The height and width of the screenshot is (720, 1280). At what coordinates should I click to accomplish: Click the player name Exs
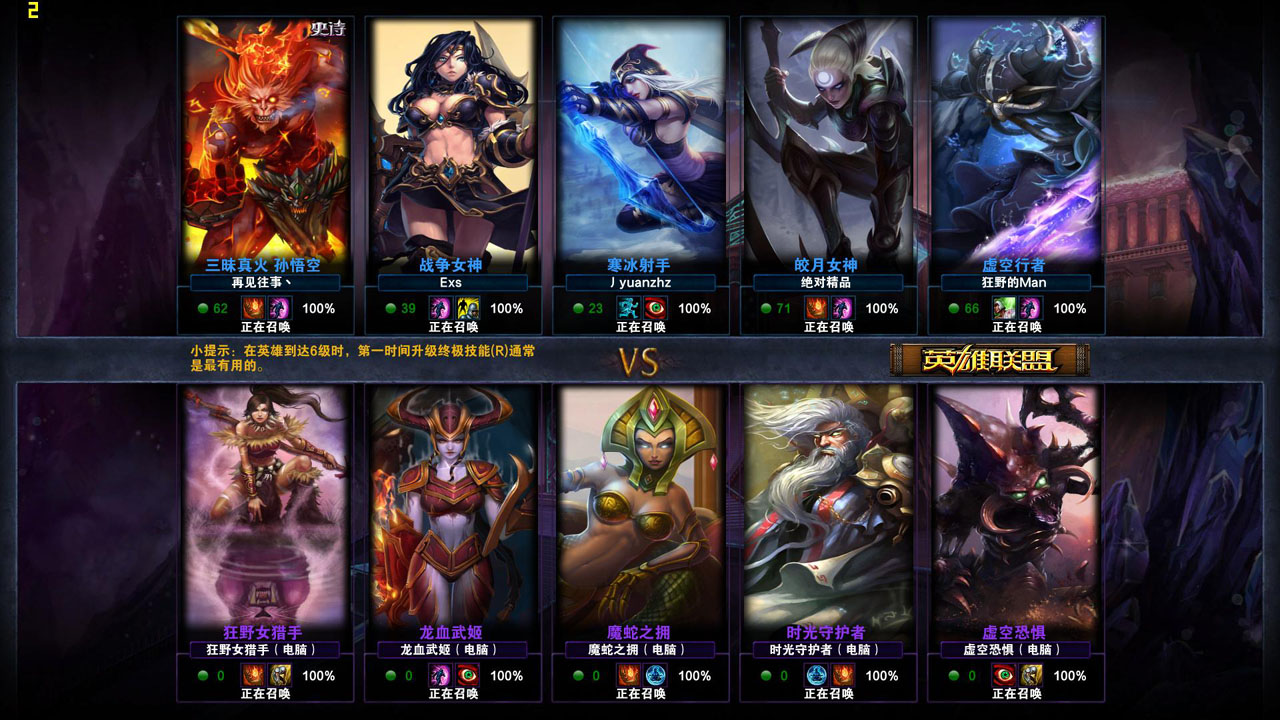pos(451,283)
